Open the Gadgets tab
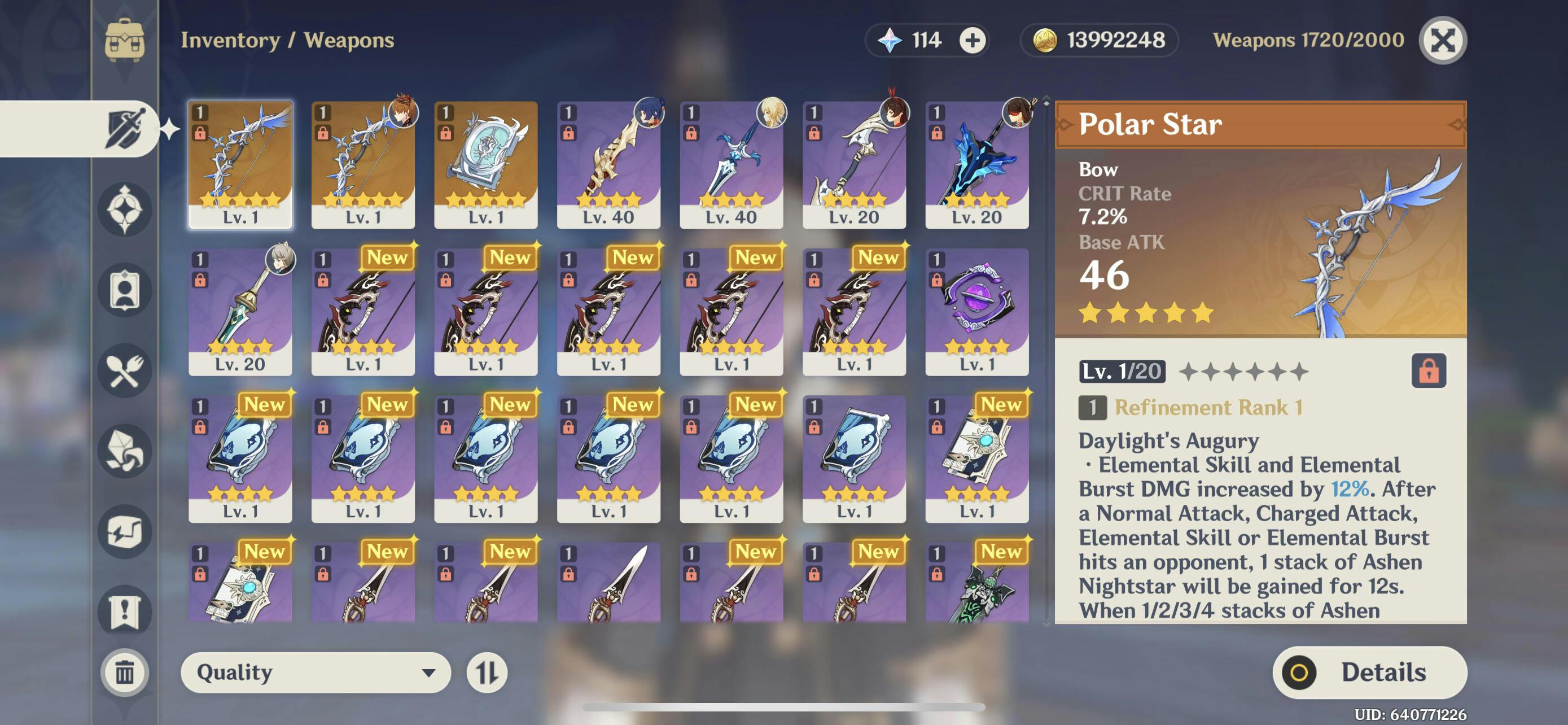Viewport: 1568px width, 725px height. (x=125, y=531)
